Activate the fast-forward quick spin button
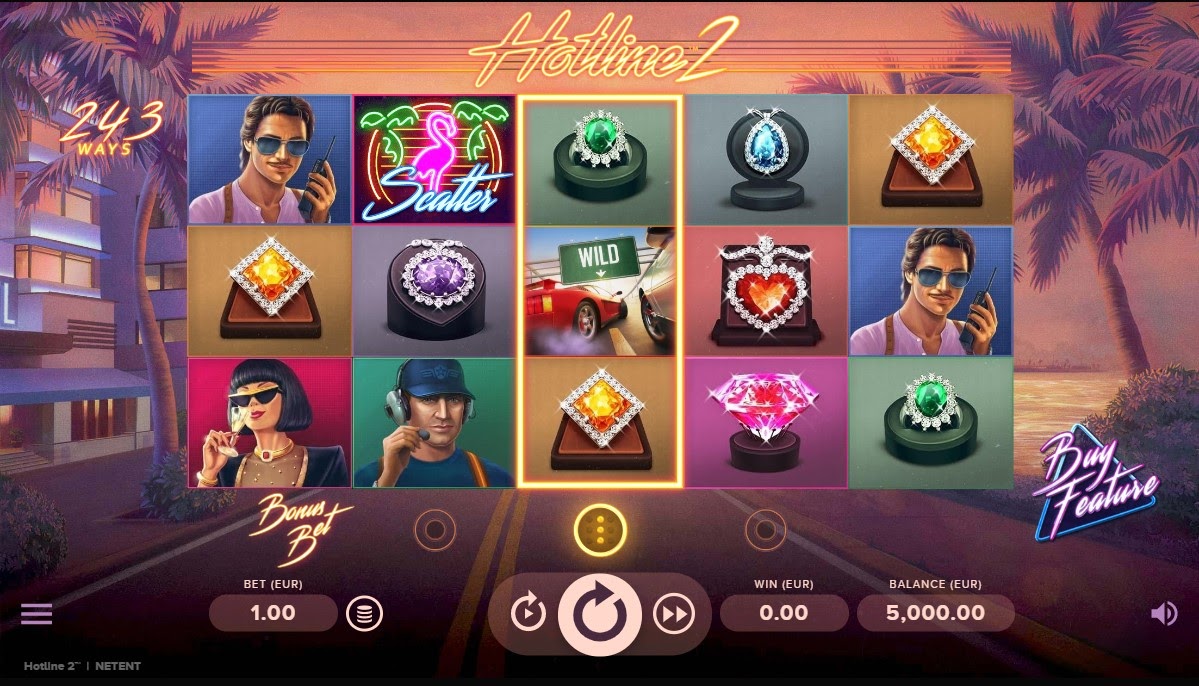Image resolution: width=1199 pixels, height=686 pixels. [x=673, y=613]
